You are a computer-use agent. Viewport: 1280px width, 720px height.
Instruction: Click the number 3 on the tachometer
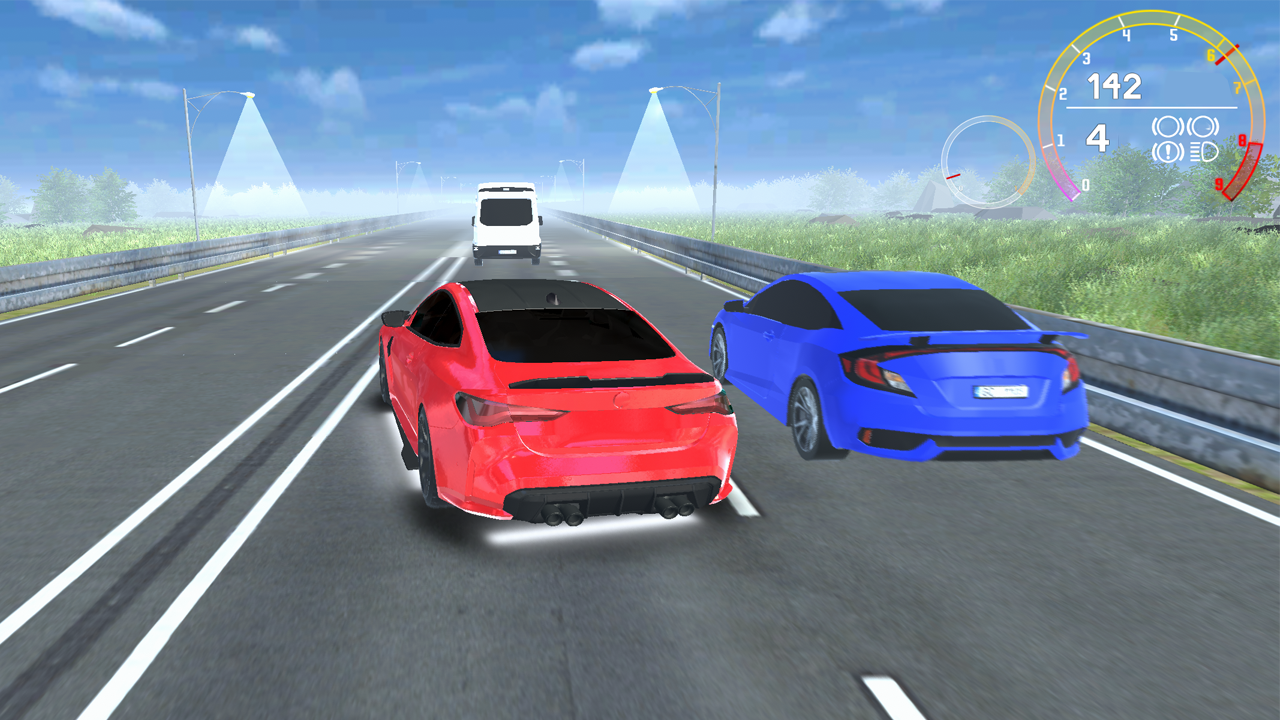[x=1086, y=58]
